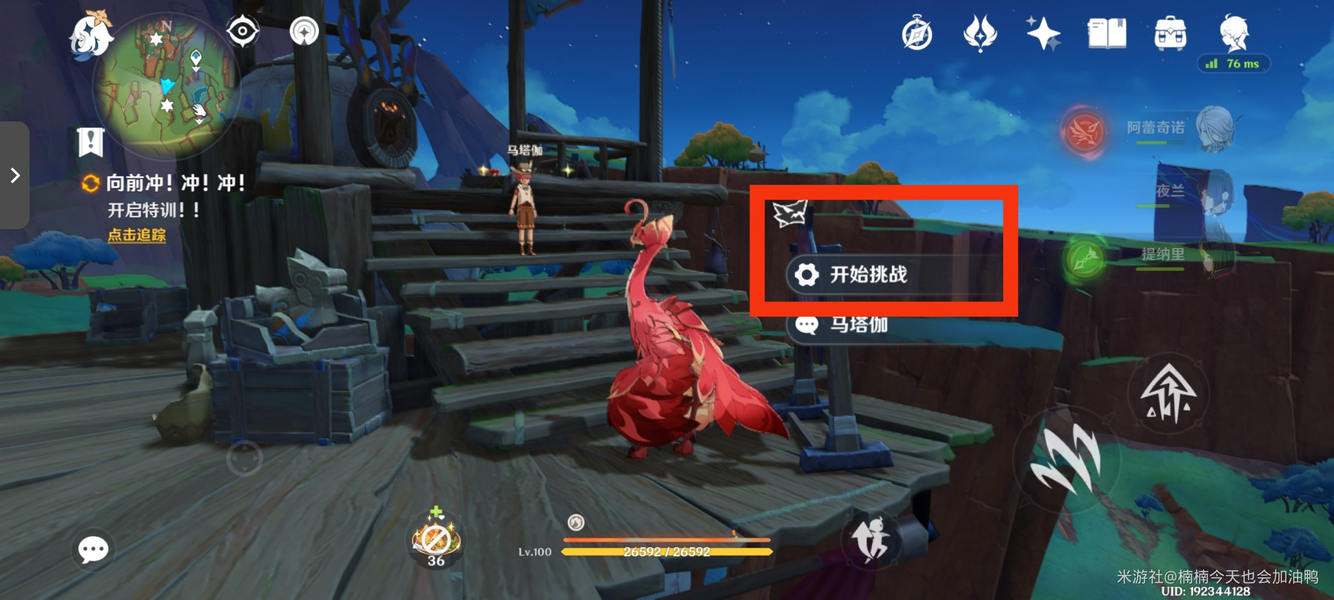Open the compass events icon
The width and height of the screenshot is (1334, 600).
917,34
